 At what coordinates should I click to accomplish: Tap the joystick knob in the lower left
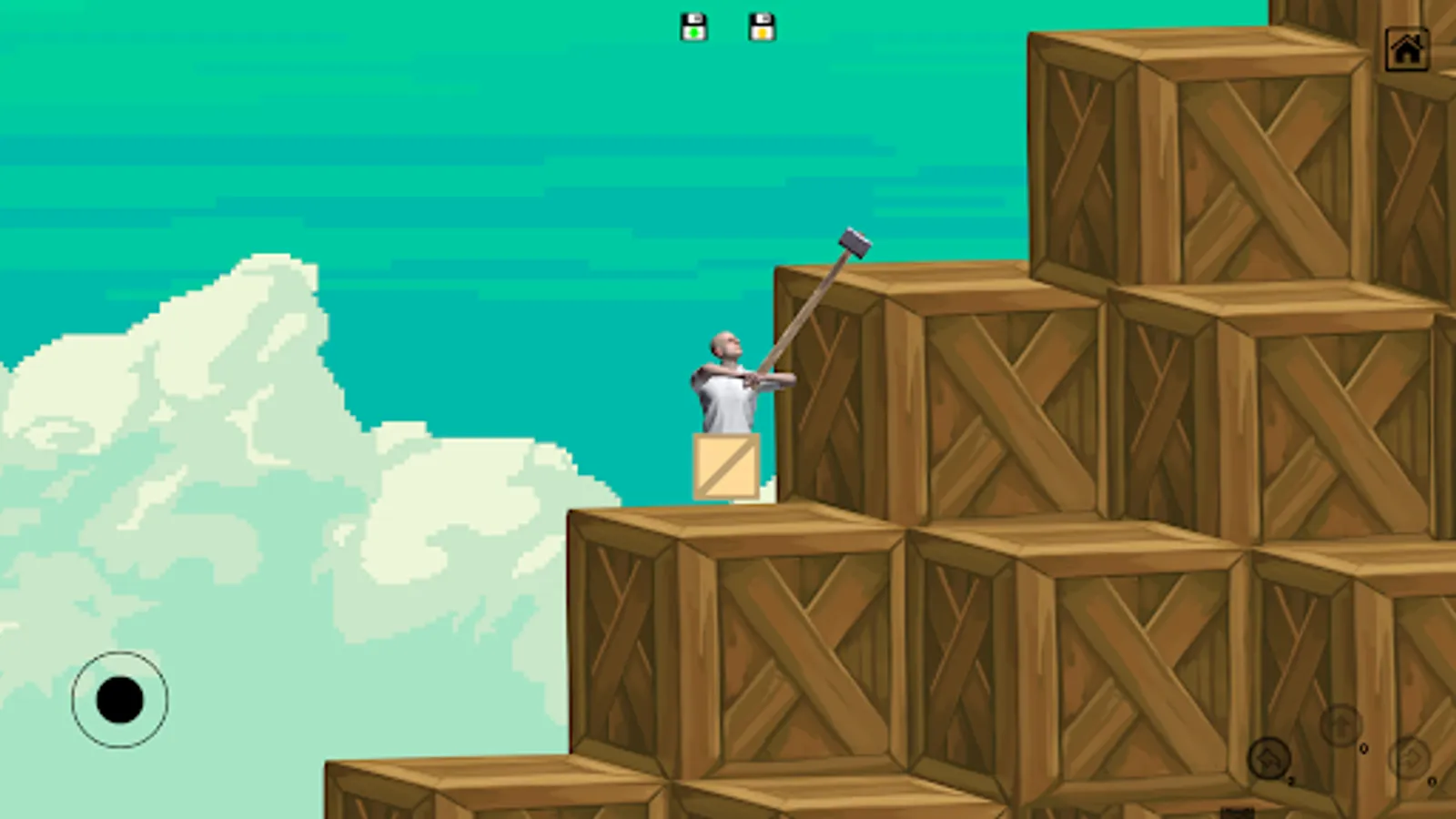121,699
